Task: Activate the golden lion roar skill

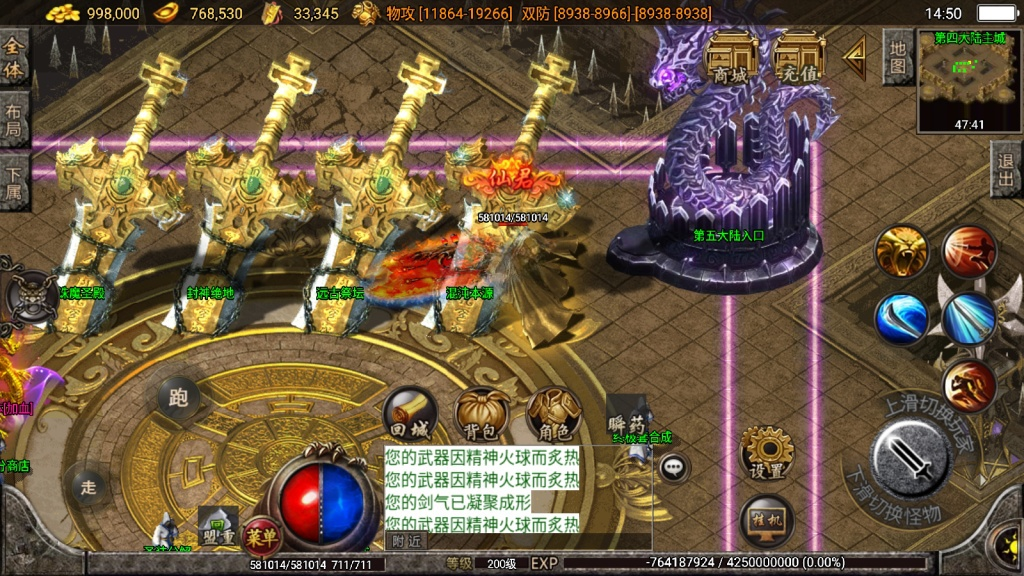Action: click(x=902, y=251)
